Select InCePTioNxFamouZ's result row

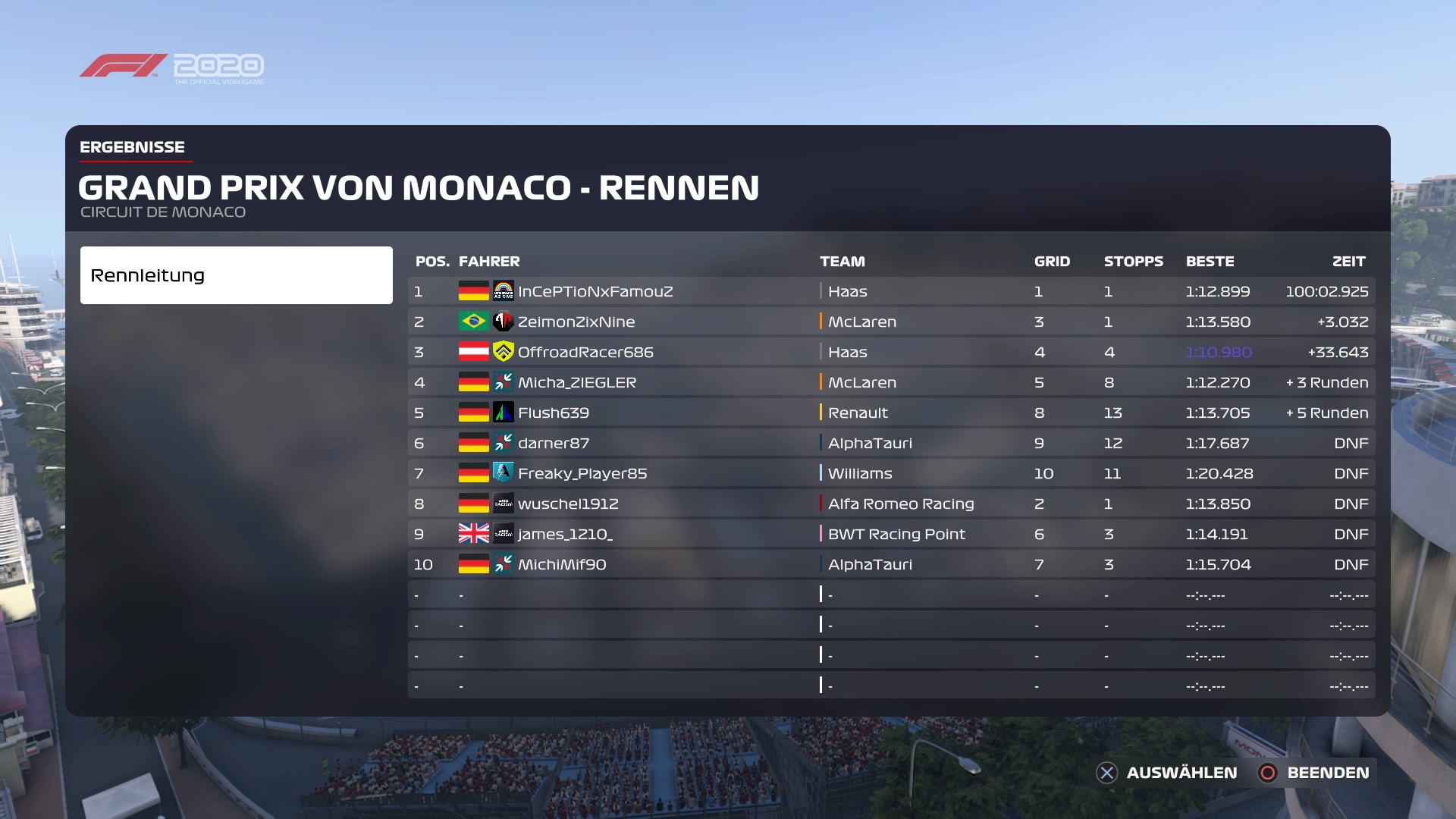tap(595, 291)
